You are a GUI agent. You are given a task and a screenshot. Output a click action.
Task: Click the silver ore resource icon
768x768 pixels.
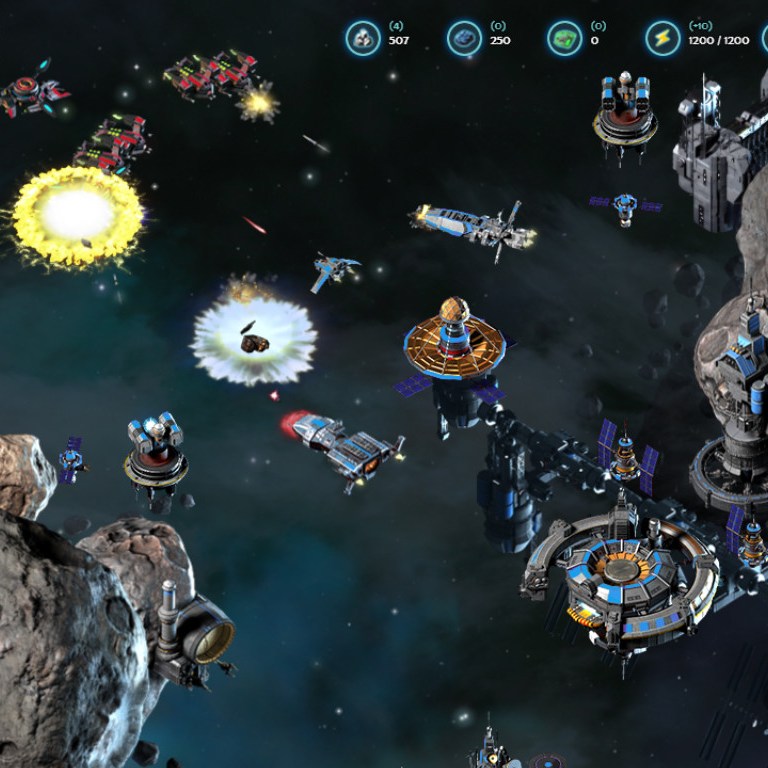(363, 38)
